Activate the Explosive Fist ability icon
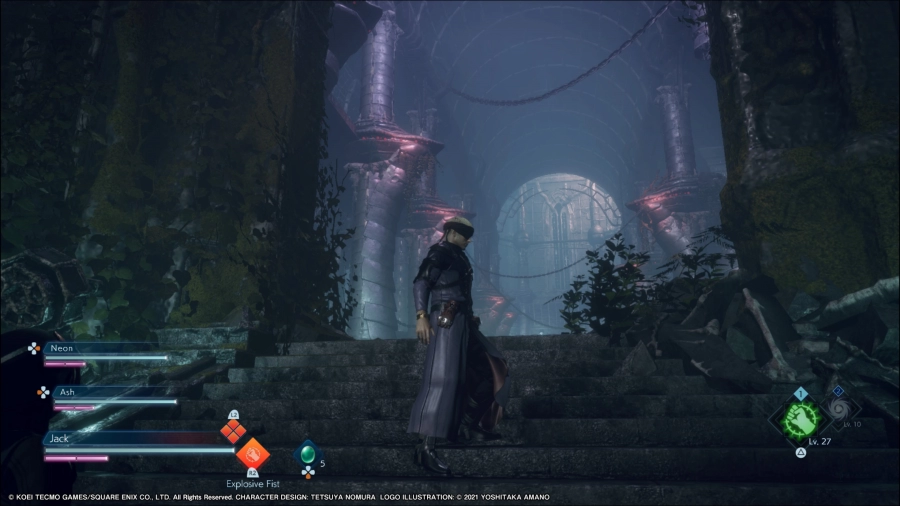This screenshot has height=506, width=900. point(251,453)
